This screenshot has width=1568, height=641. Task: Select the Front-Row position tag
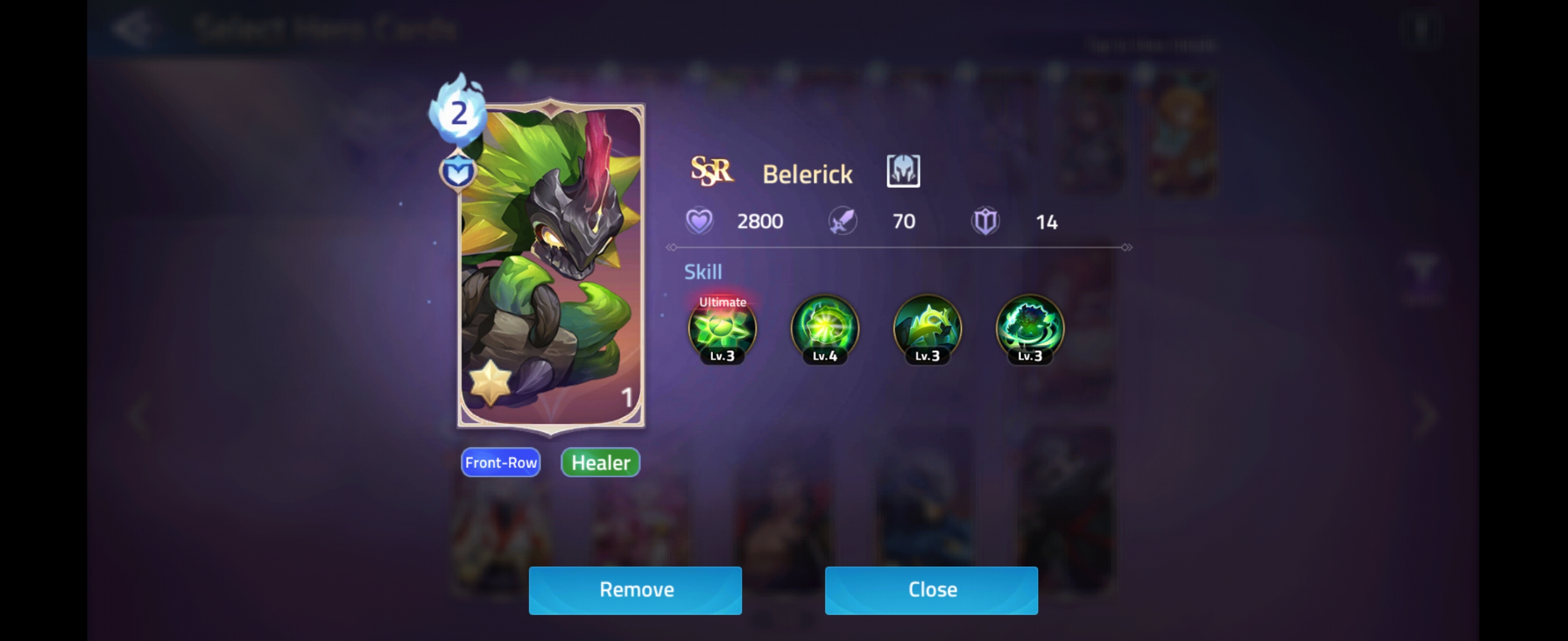point(500,462)
